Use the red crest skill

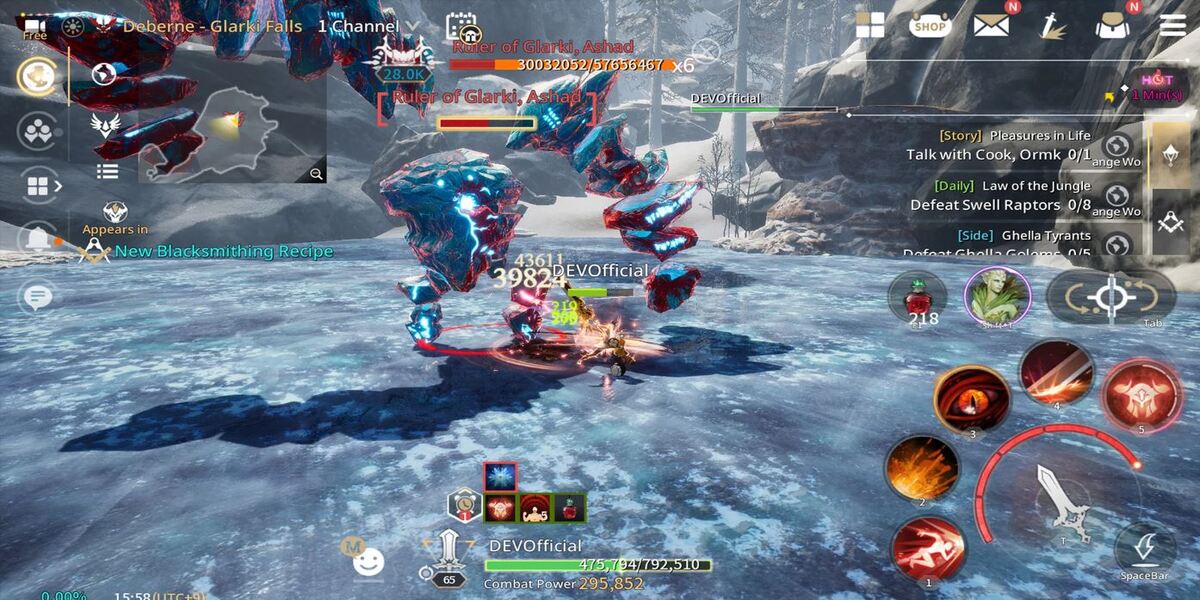[x=1141, y=395]
